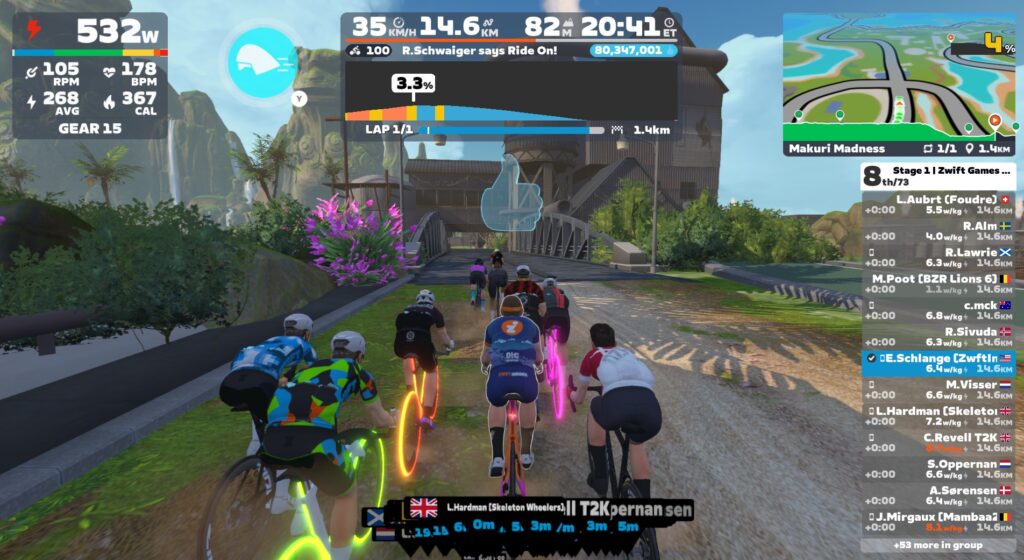Expand the +53 more in group list
The image size is (1024, 560).
pyautogui.click(x=937, y=545)
